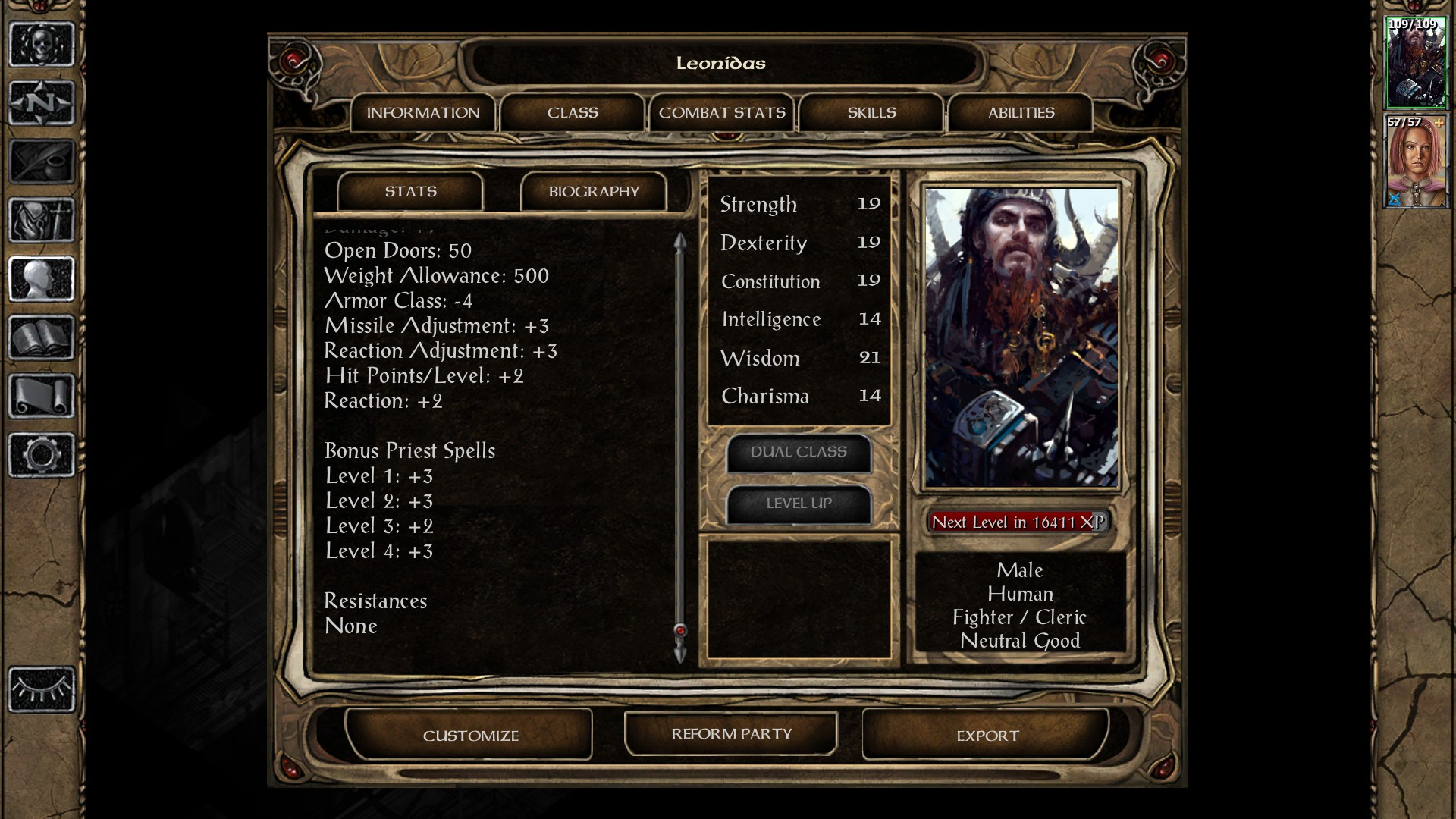Image resolution: width=1456 pixels, height=819 pixels.
Task: Select the bearded warrior party portrait
Action: point(1415,63)
